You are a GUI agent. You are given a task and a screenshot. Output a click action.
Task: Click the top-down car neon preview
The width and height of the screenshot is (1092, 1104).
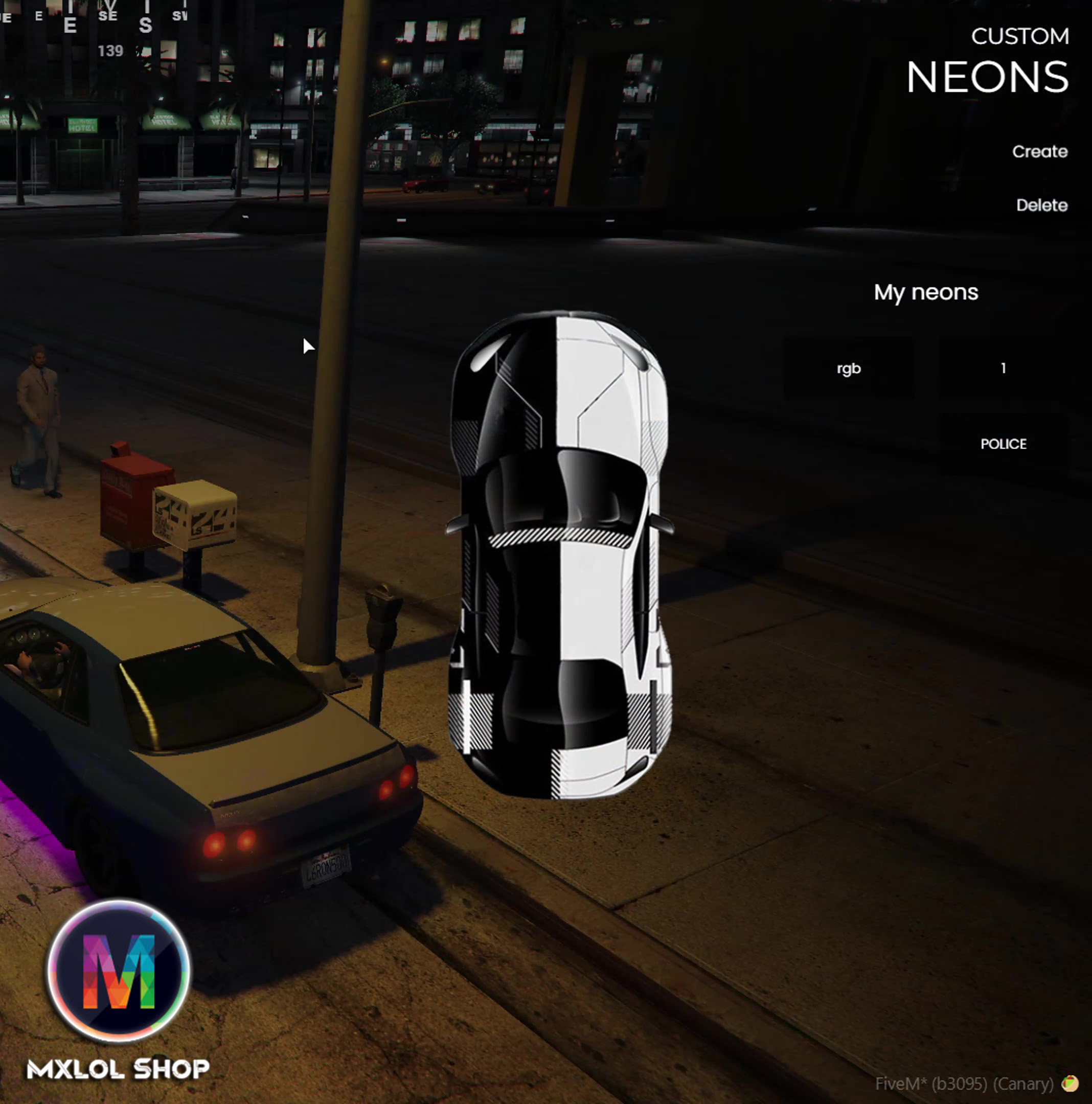(x=559, y=554)
